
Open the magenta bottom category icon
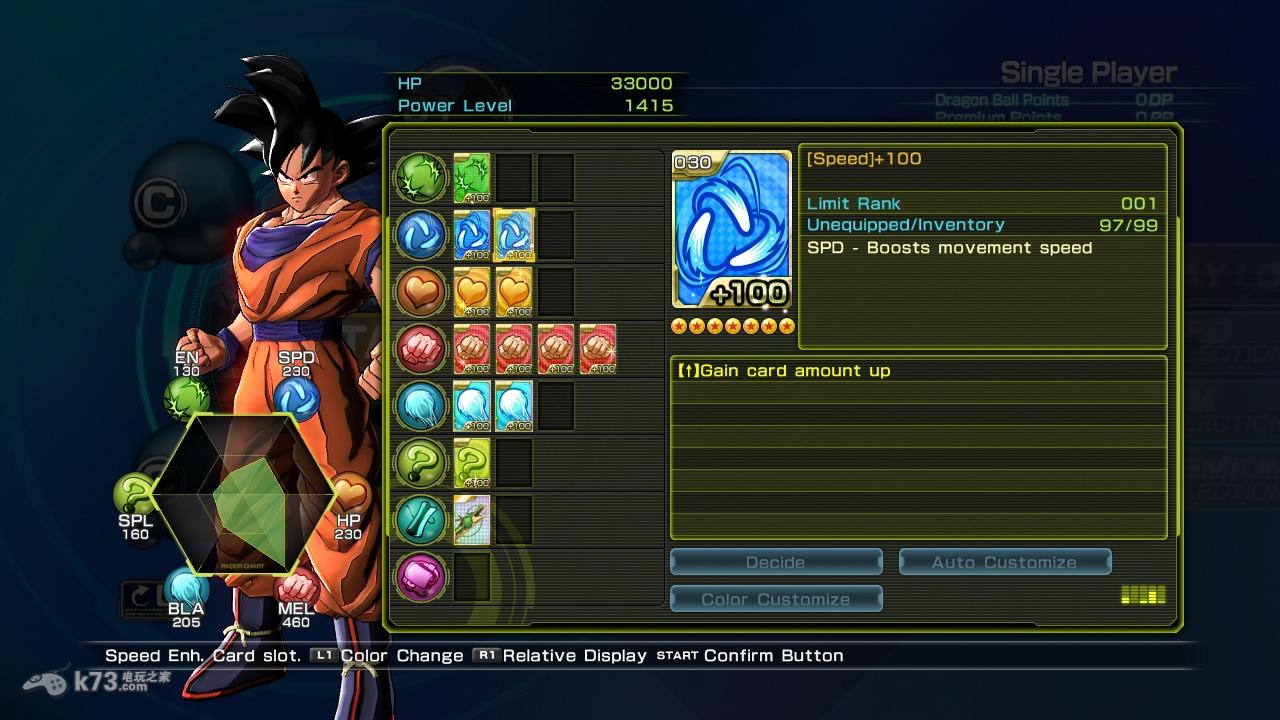(x=421, y=577)
